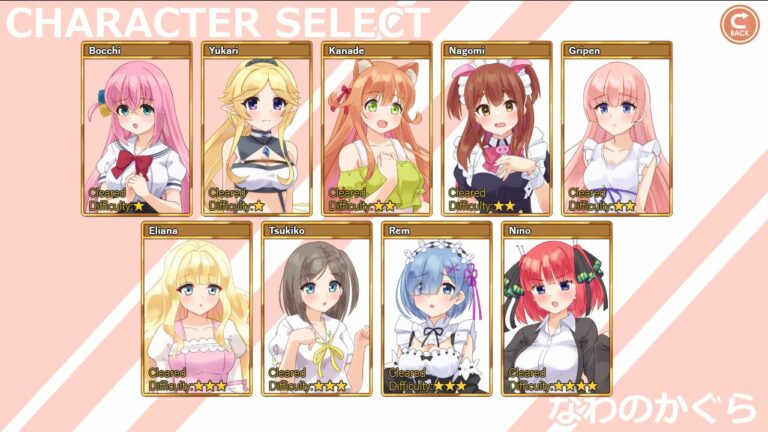The height and width of the screenshot is (432, 768).
Task: Click the round Back button
Action: click(739, 25)
